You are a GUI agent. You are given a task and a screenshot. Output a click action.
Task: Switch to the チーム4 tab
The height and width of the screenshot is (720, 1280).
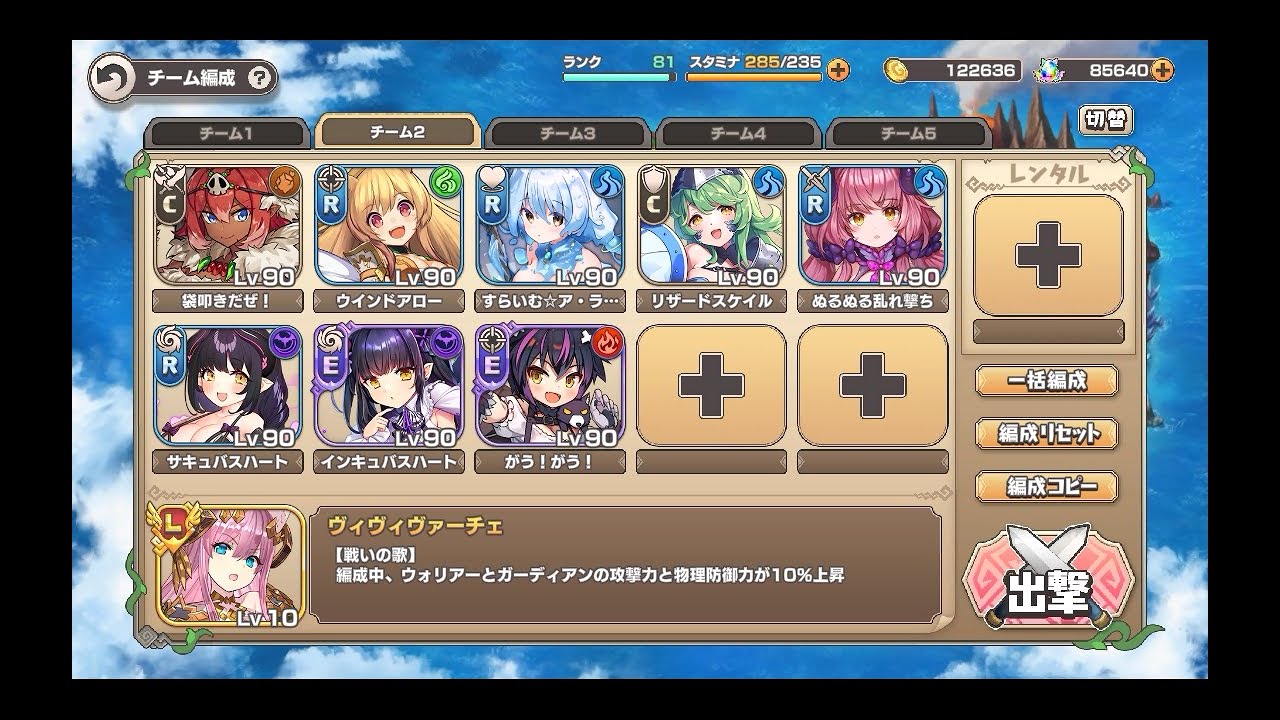pyautogui.click(x=738, y=134)
